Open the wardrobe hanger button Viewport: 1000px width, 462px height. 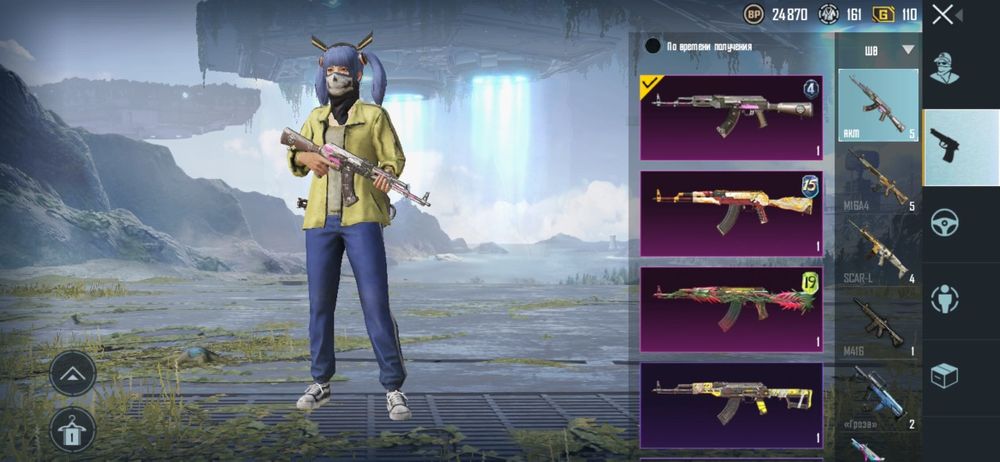click(73, 428)
